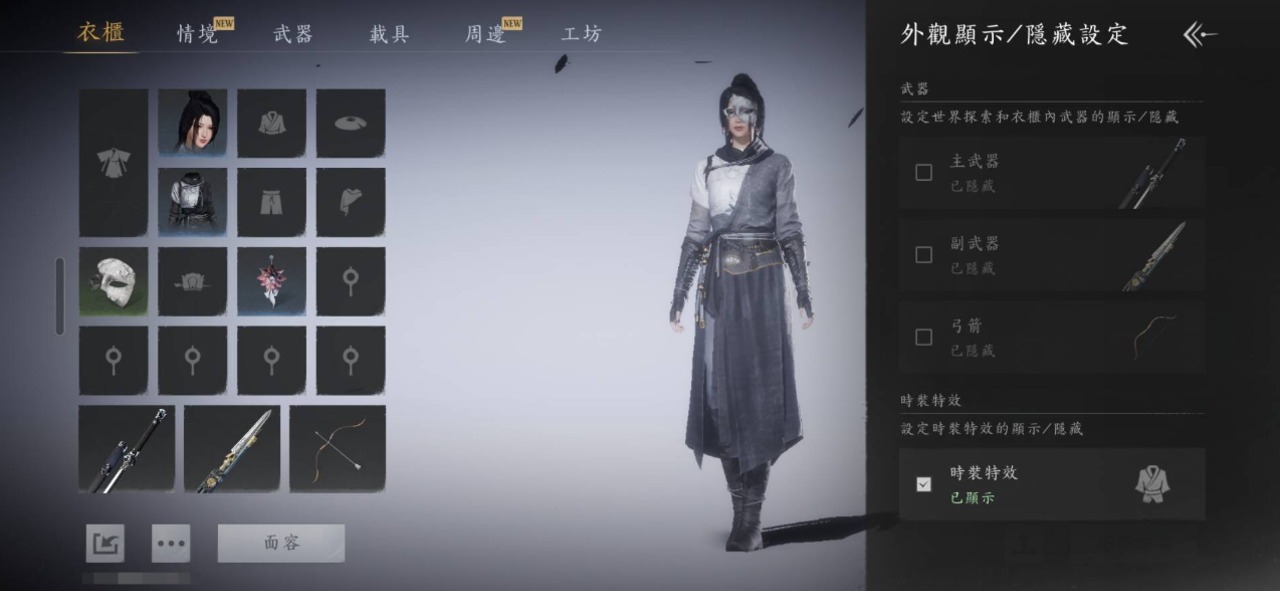Viewport: 1280px width, 591px height.
Task: Open the 面容 face button
Action: [281, 543]
